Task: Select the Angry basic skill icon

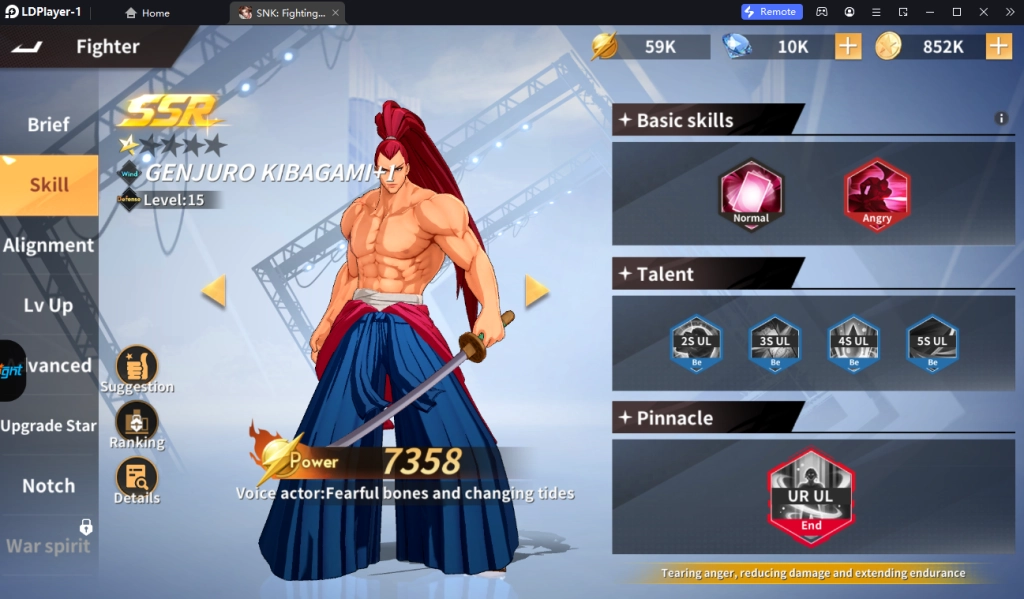Action: pos(876,195)
